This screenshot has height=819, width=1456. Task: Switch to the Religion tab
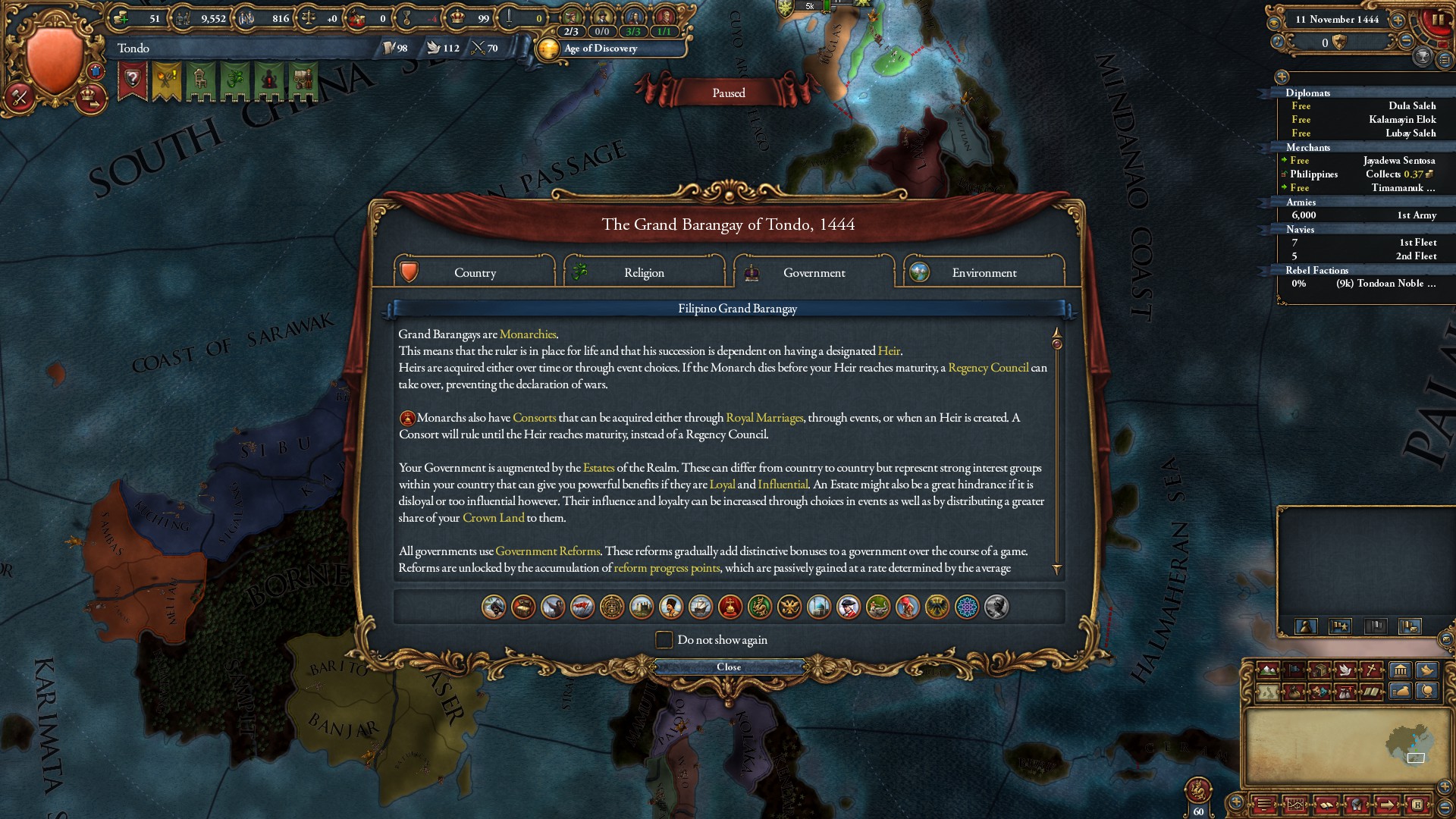click(644, 272)
